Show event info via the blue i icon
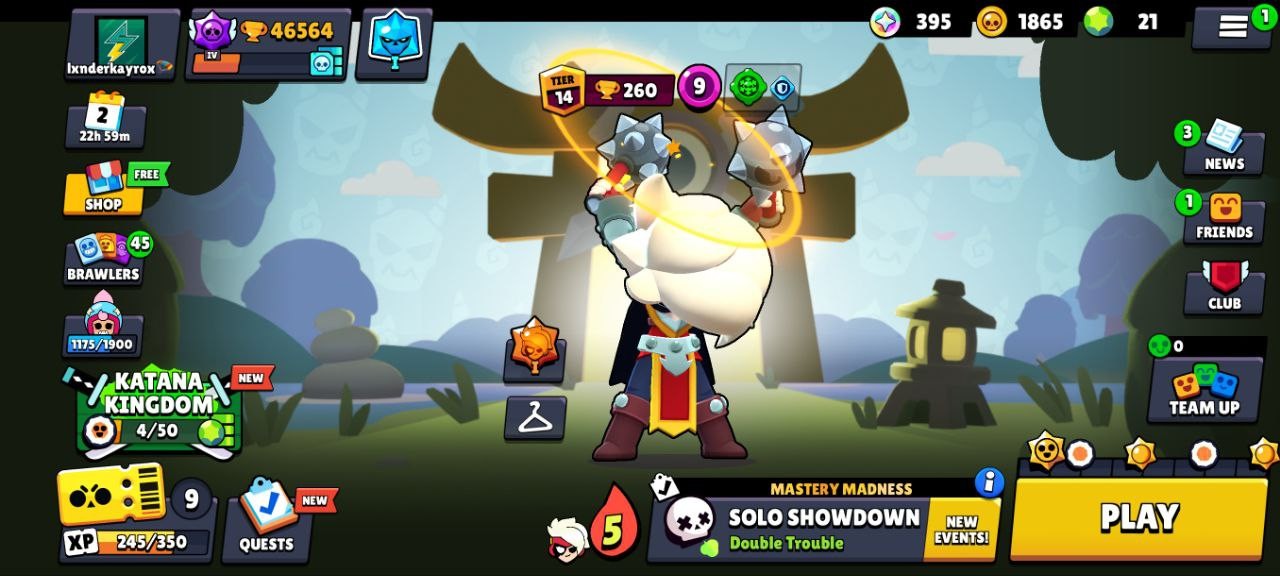Screen dimensions: 1280x576 tap(989, 482)
